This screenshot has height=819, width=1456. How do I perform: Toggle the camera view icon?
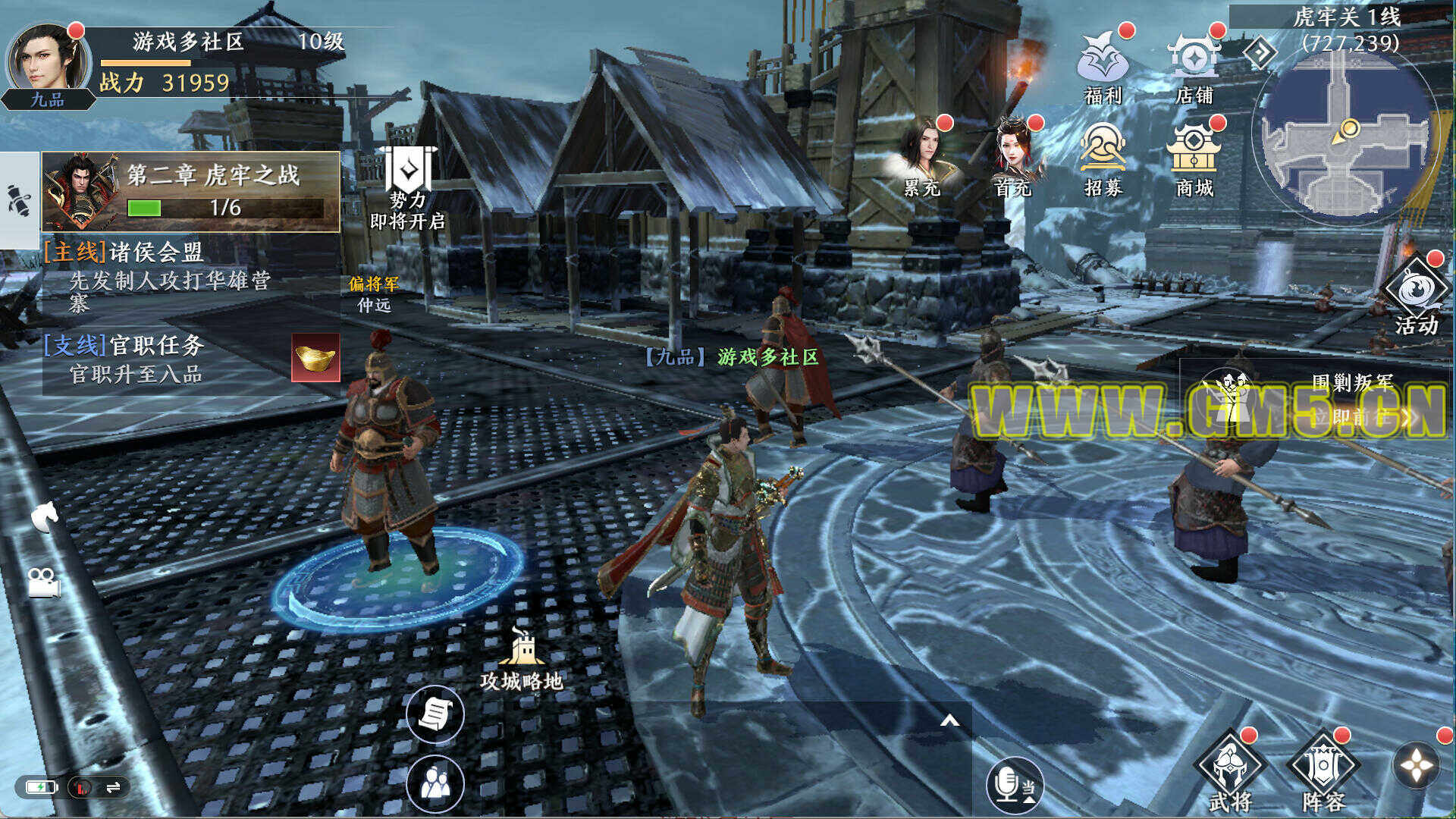click(x=44, y=582)
